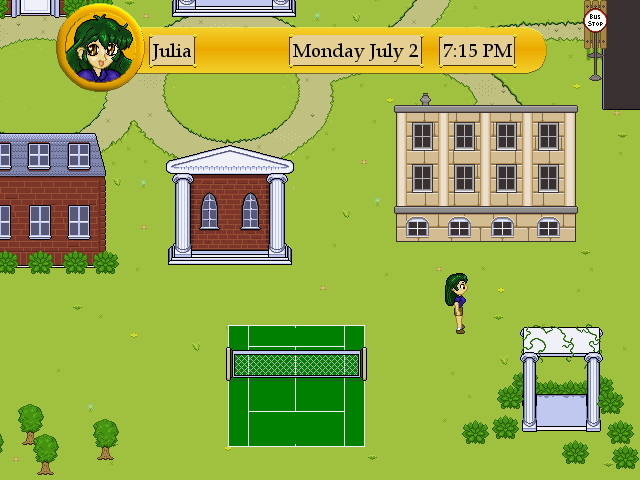Select the Julia name plate
The image size is (640, 480).
172,51
